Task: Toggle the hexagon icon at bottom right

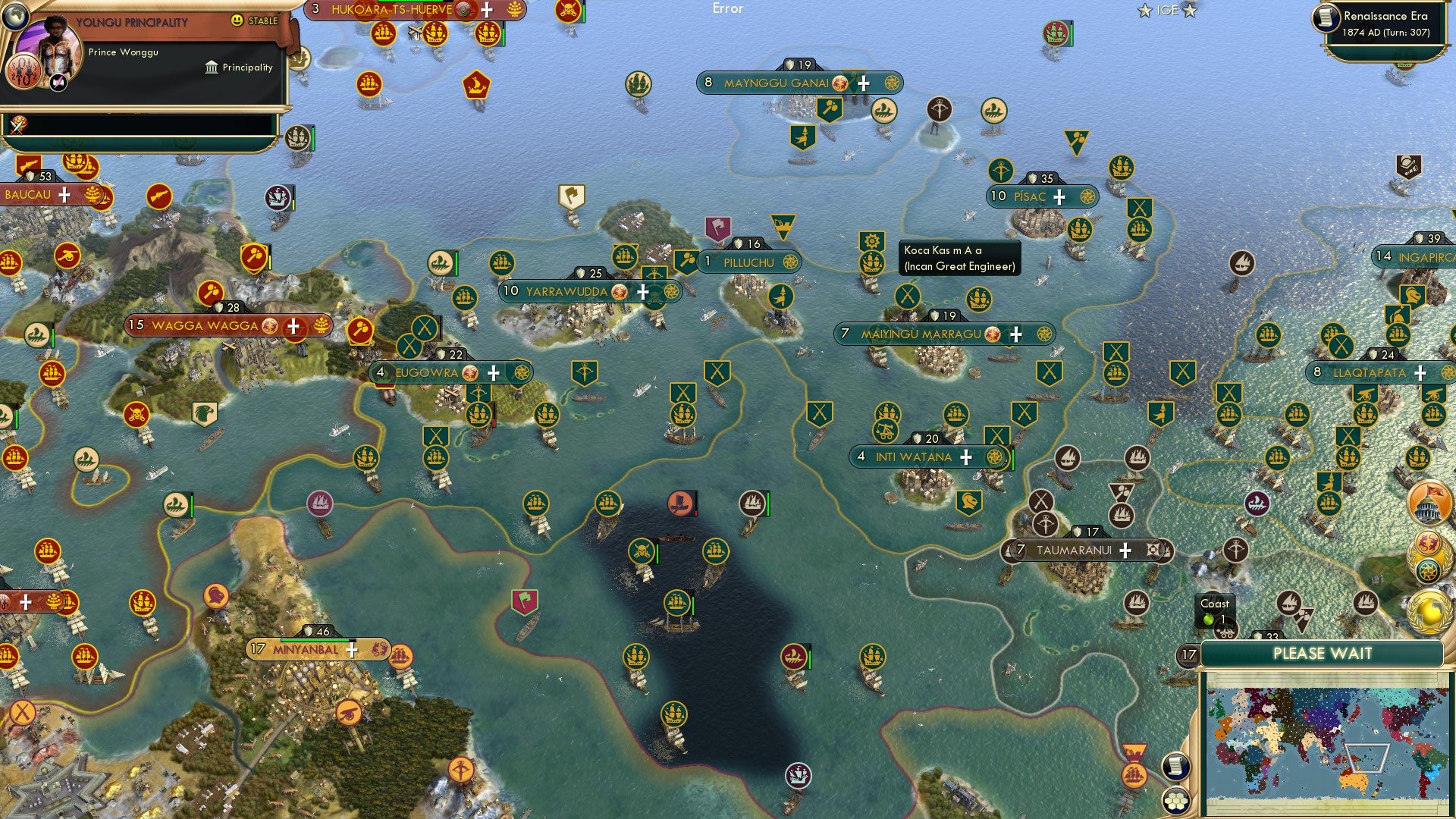Action: (x=1175, y=797)
